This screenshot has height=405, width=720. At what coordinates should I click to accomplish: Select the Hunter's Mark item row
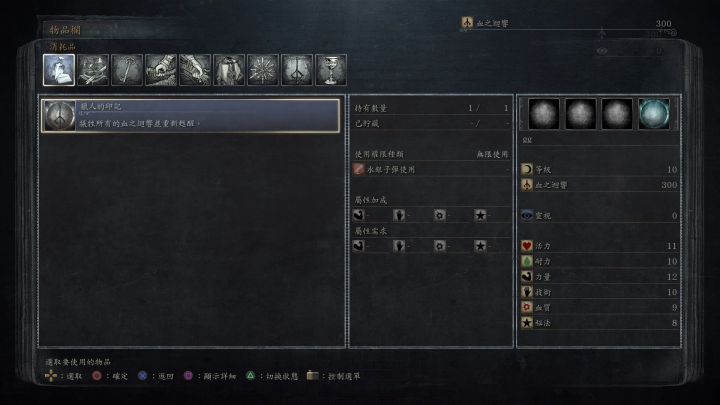190,116
